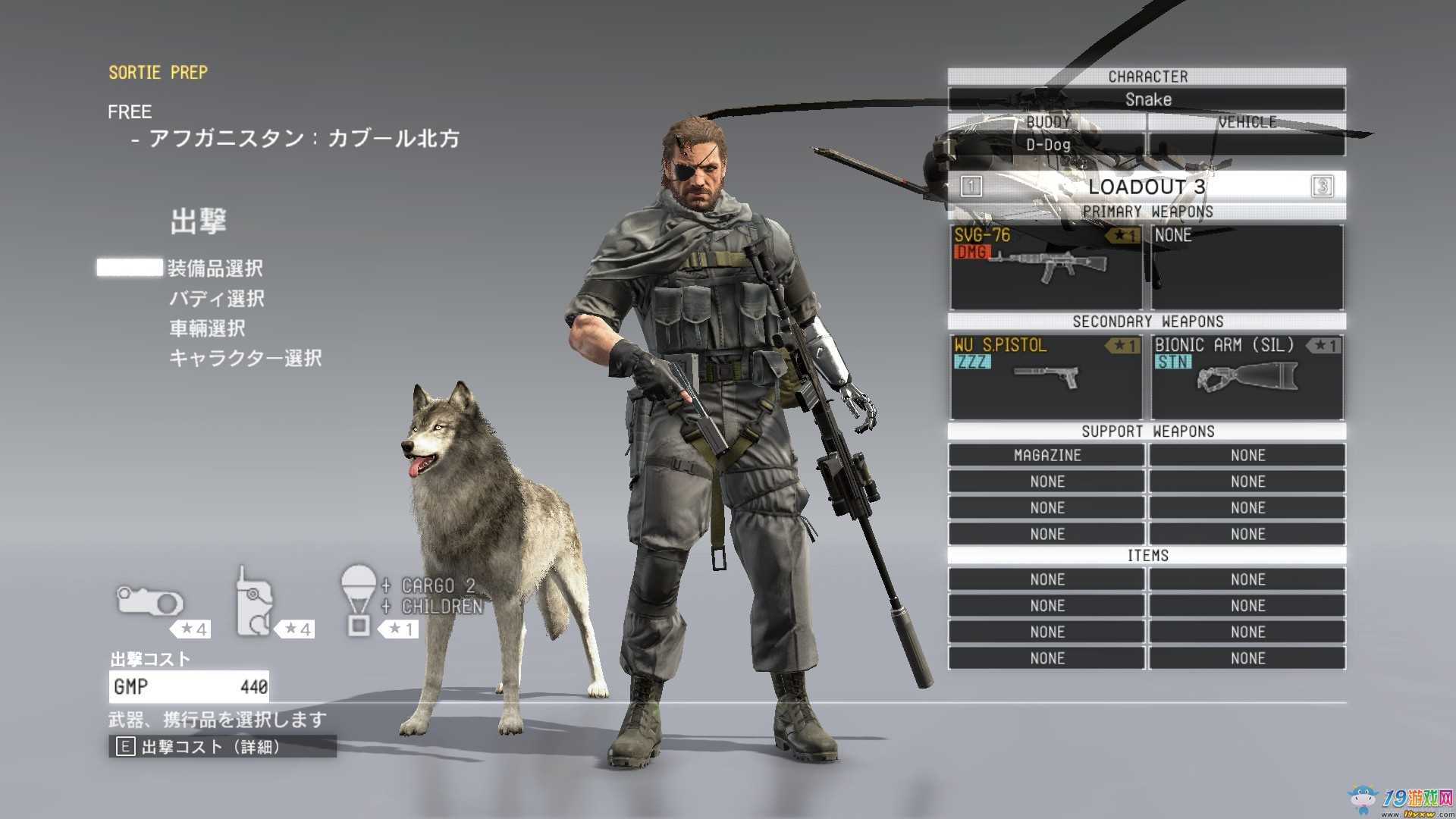Open the D-Dog buddy slot

click(x=1047, y=144)
